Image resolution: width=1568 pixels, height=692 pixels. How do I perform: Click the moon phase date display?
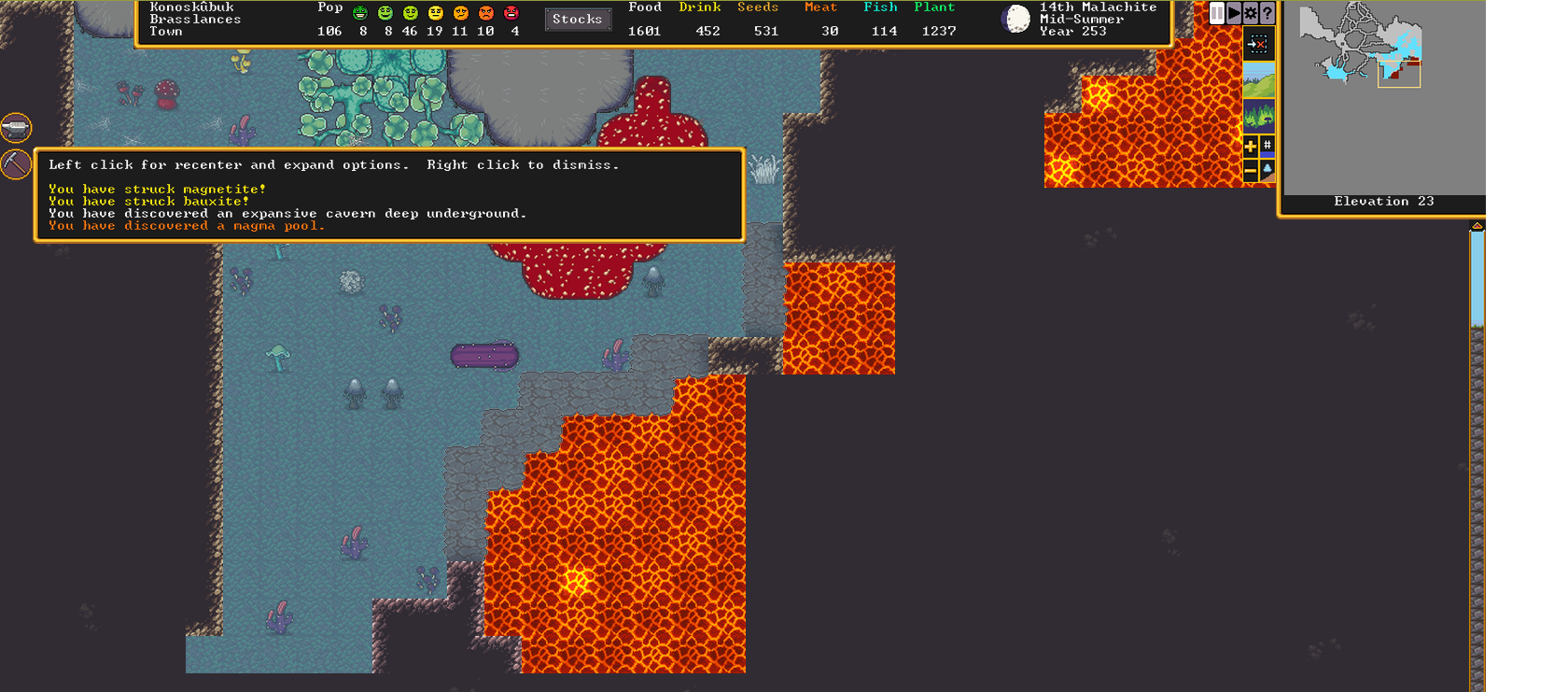point(1016,19)
